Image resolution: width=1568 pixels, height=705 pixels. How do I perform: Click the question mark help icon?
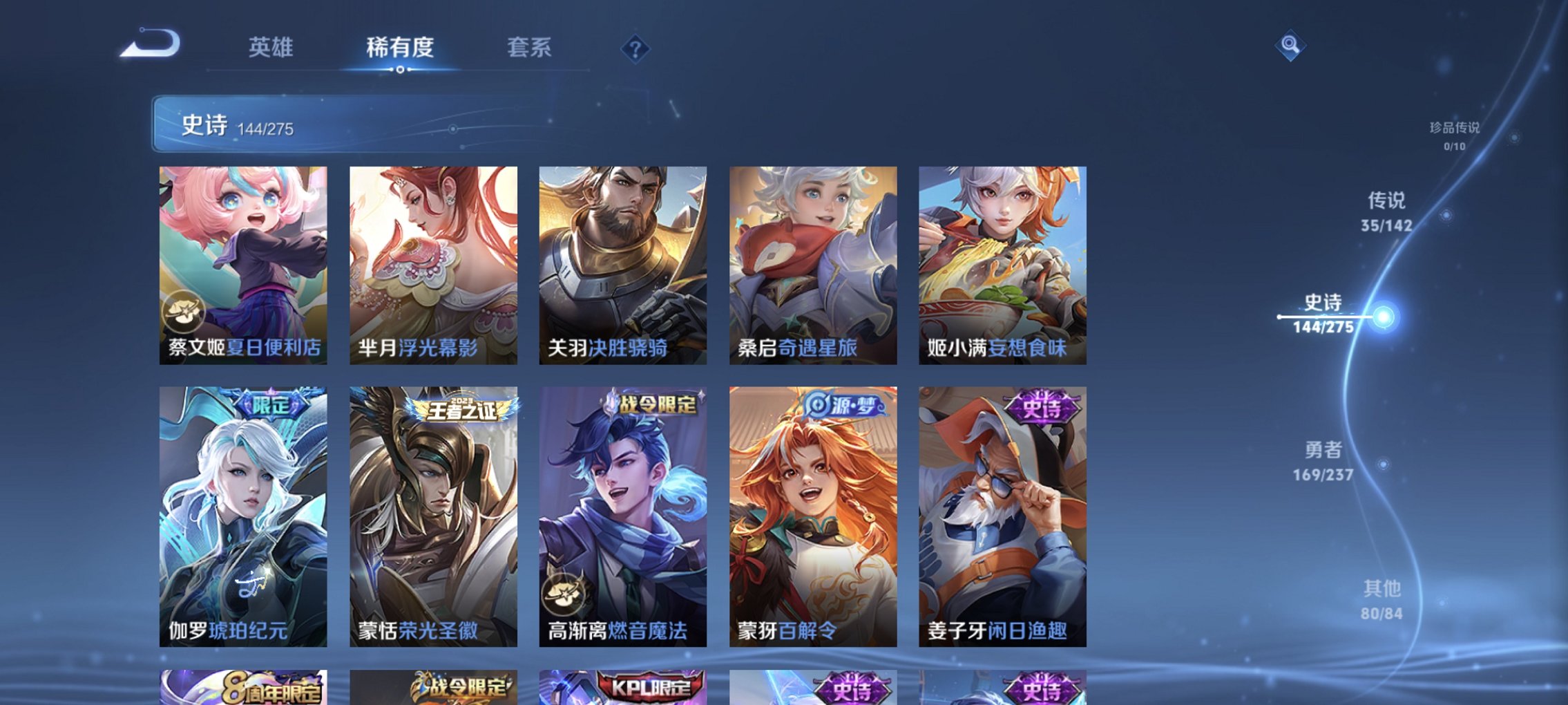(636, 48)
